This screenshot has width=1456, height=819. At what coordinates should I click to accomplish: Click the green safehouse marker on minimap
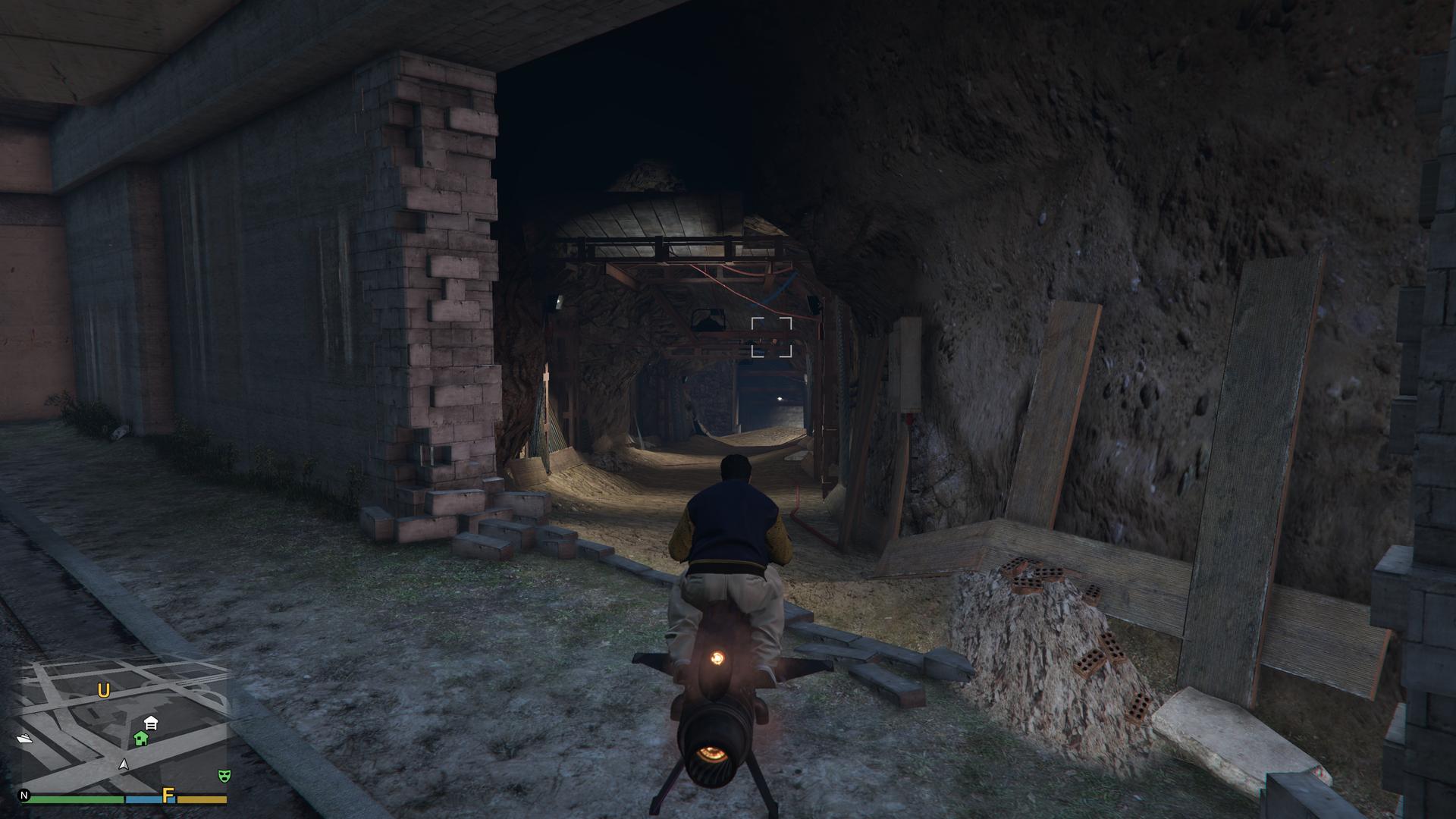coord(140,738)
